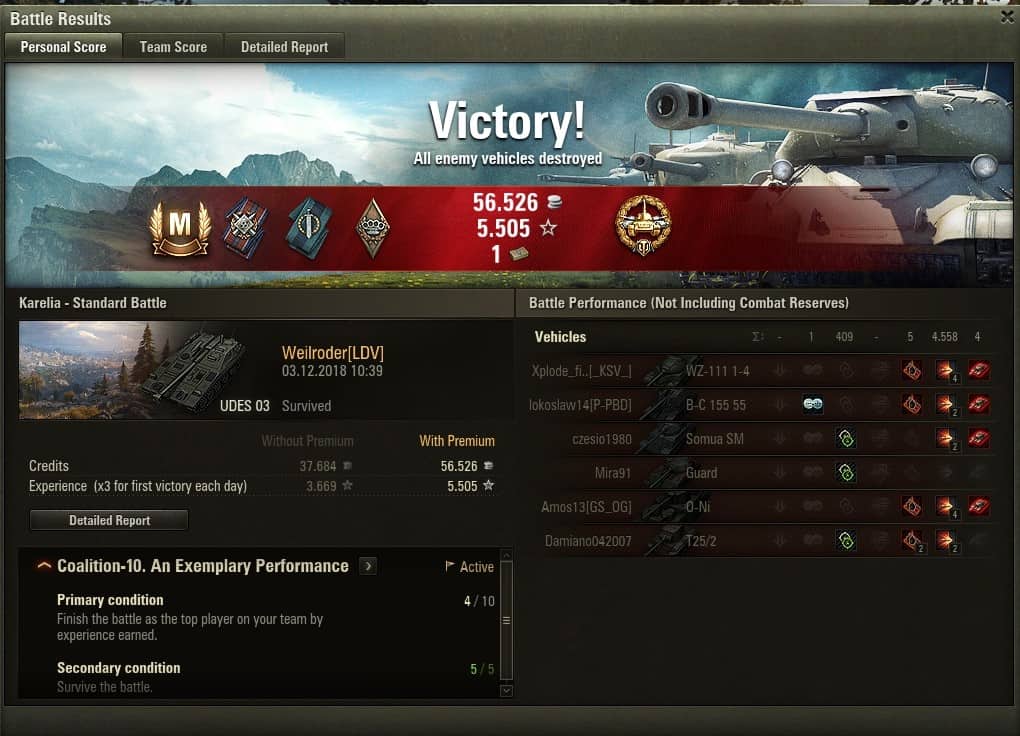
Task: Open the Coalition-10 mission arrow button
Action: (x=368, y=566)
